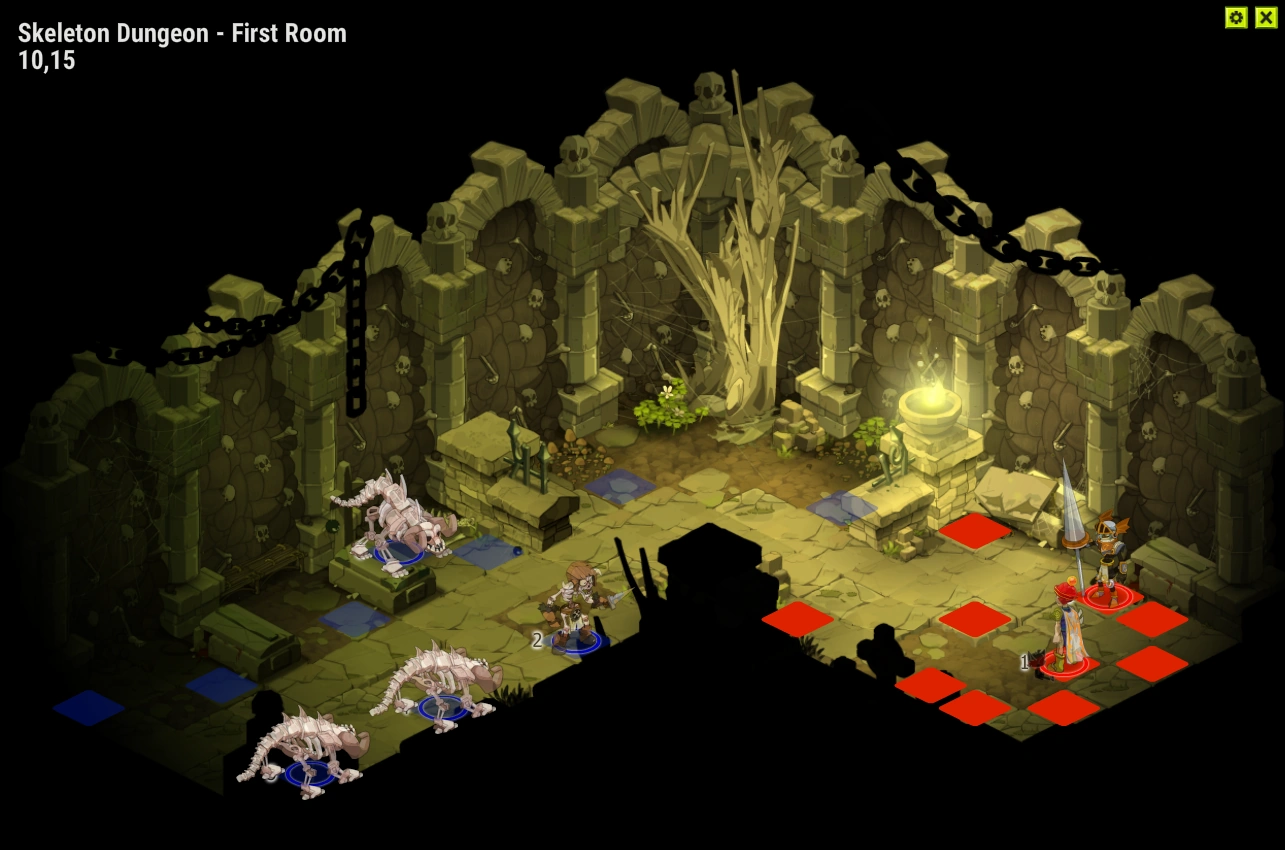Close the Skeleton Dungeon map window
Viewport: 1285px width, 850px height.
(1265, 17)
